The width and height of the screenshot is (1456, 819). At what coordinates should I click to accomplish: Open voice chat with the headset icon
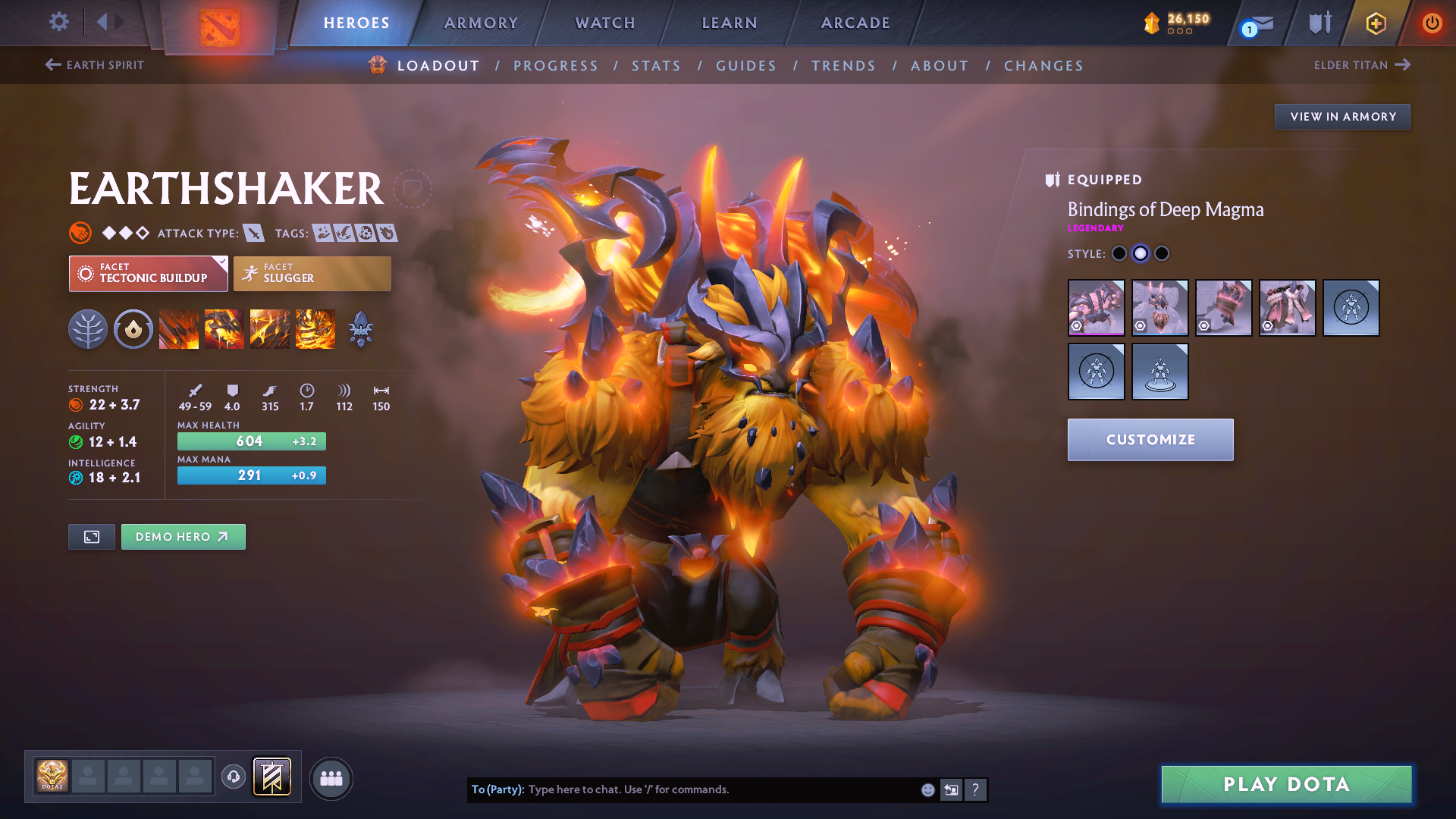233,776
